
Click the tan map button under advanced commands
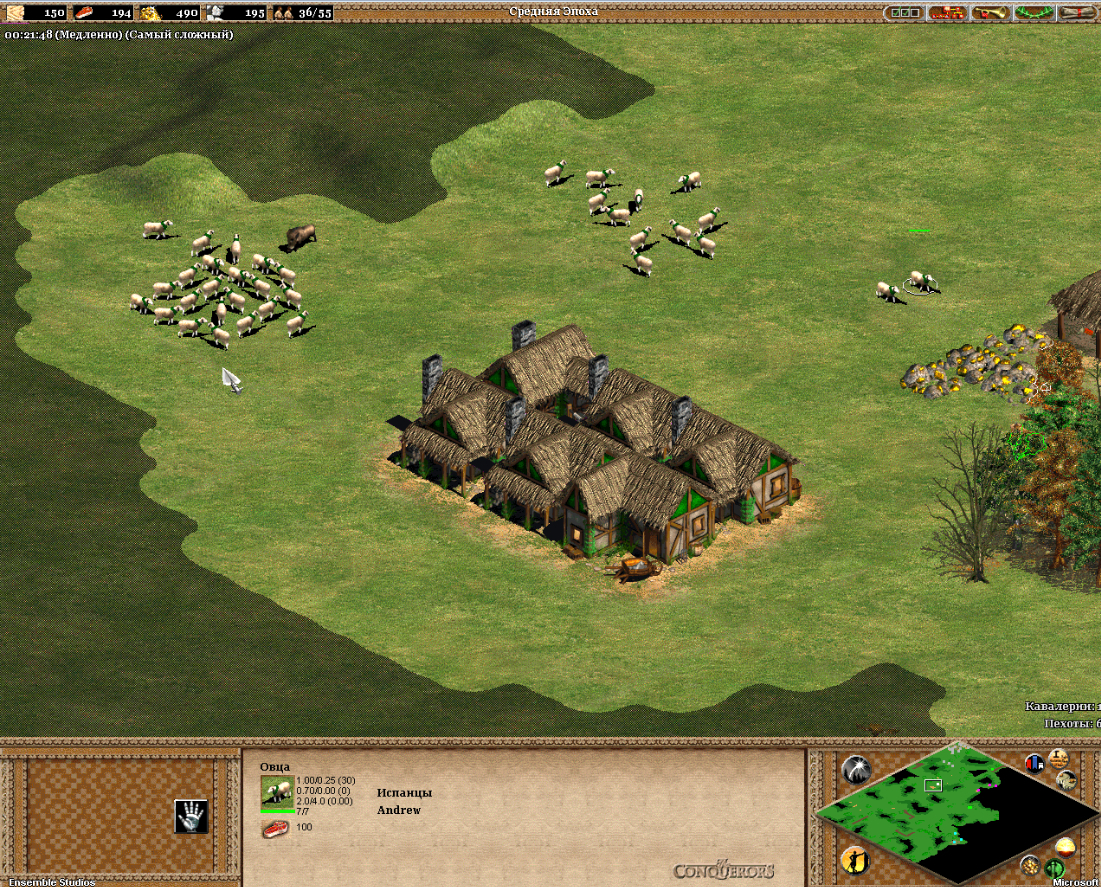click(x=1066, y=780)
